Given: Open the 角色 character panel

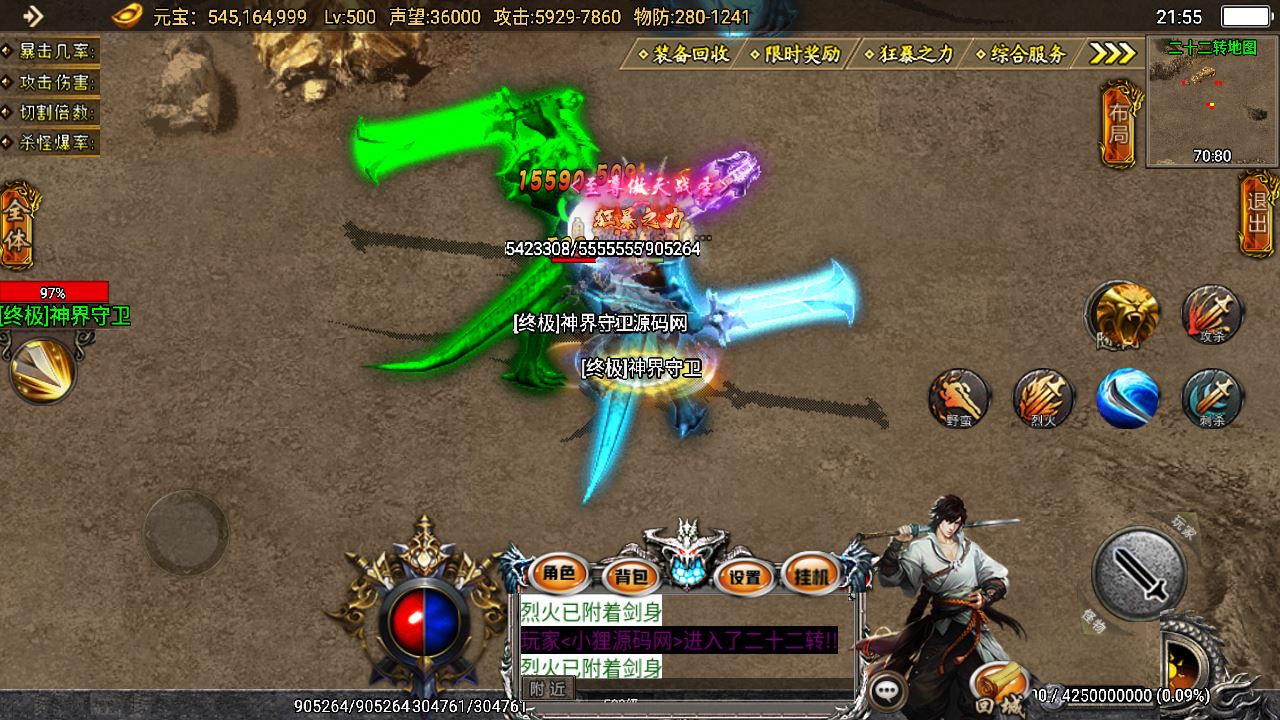Looking at the screenshot, I should pyautogui.click(x=559, y=574).
